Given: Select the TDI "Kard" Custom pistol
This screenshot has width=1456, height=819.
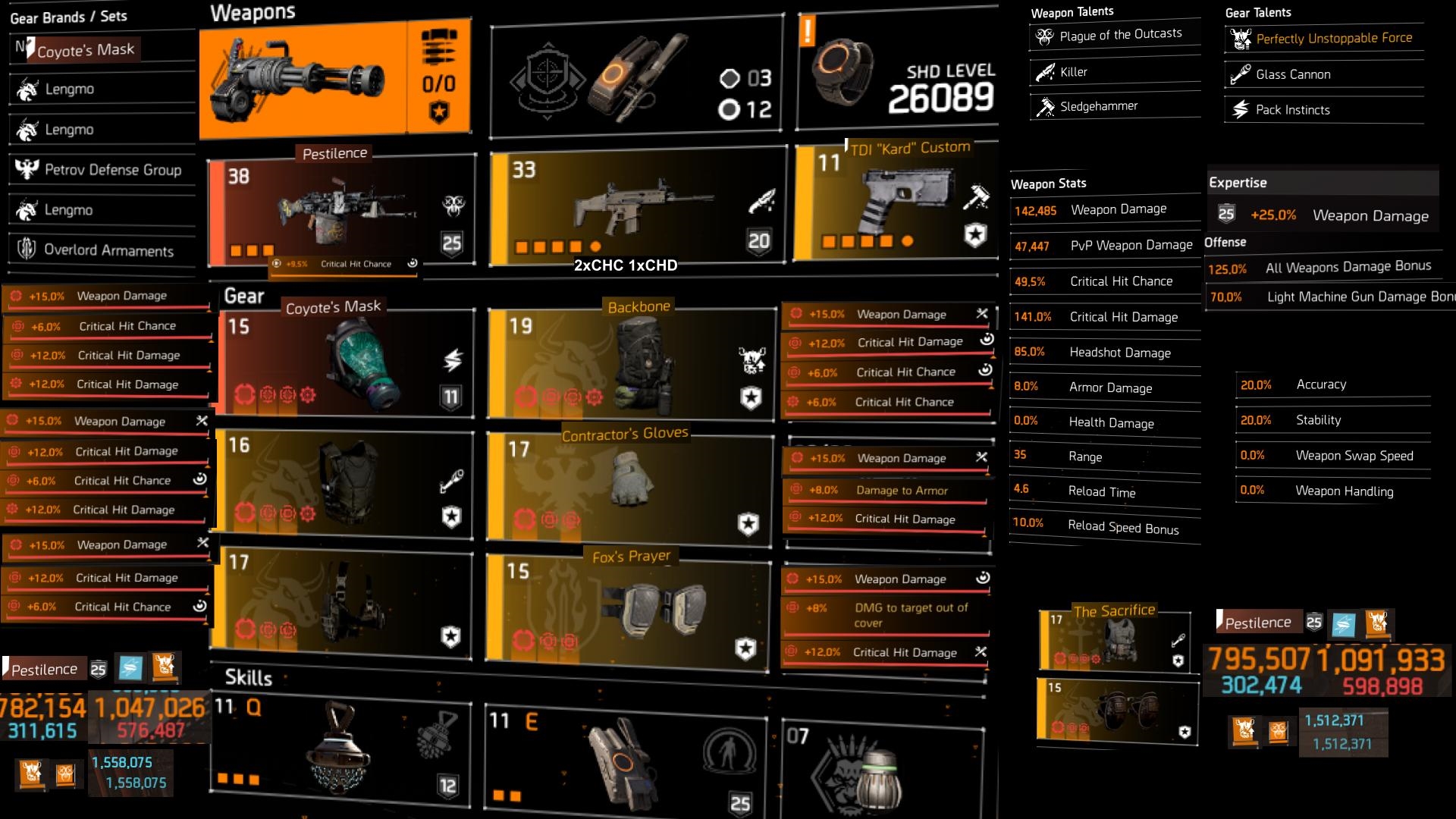Looking at the screenshot, I should [895, 203].
